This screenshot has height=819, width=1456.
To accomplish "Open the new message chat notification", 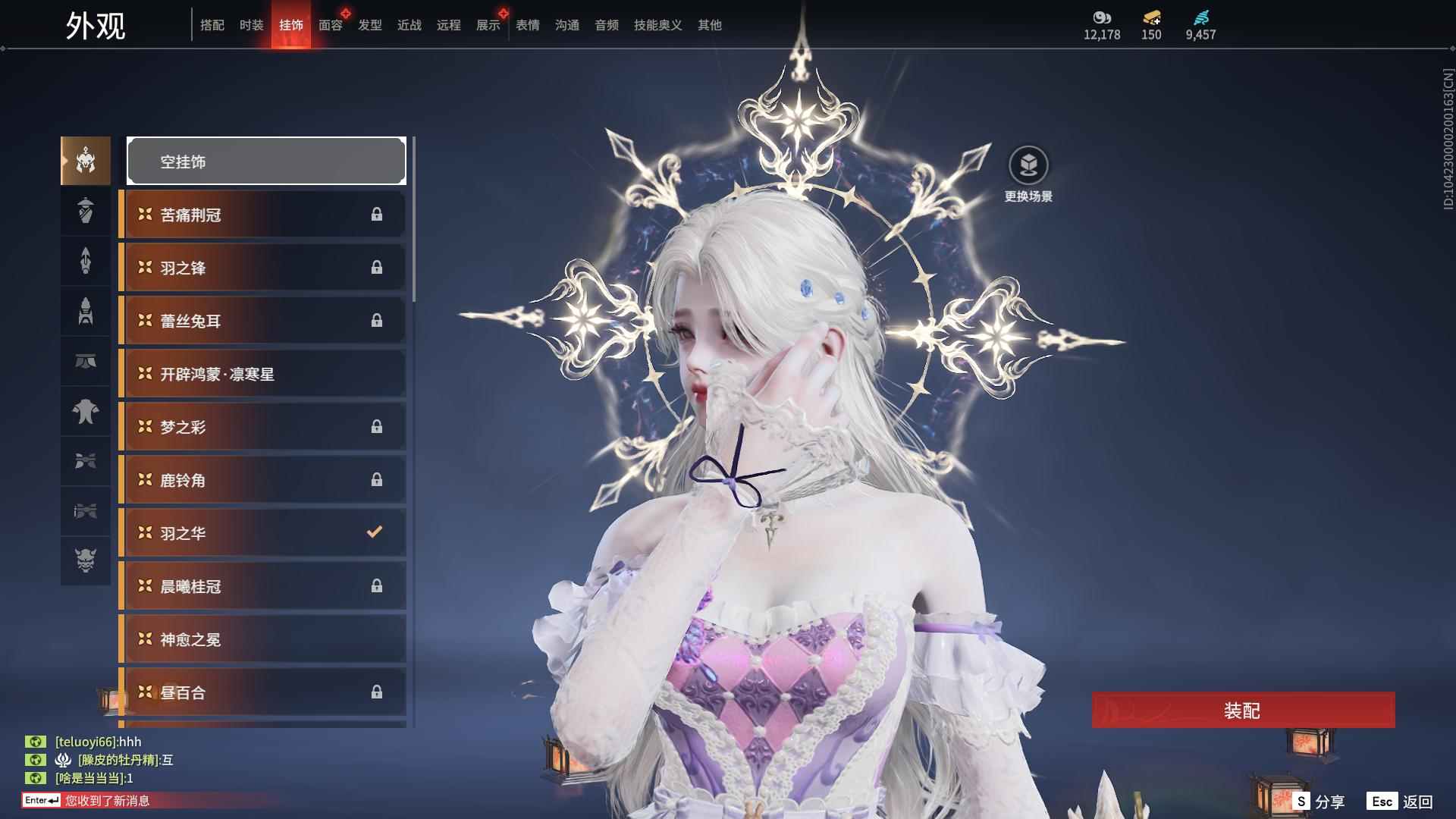I will [108, 801].
